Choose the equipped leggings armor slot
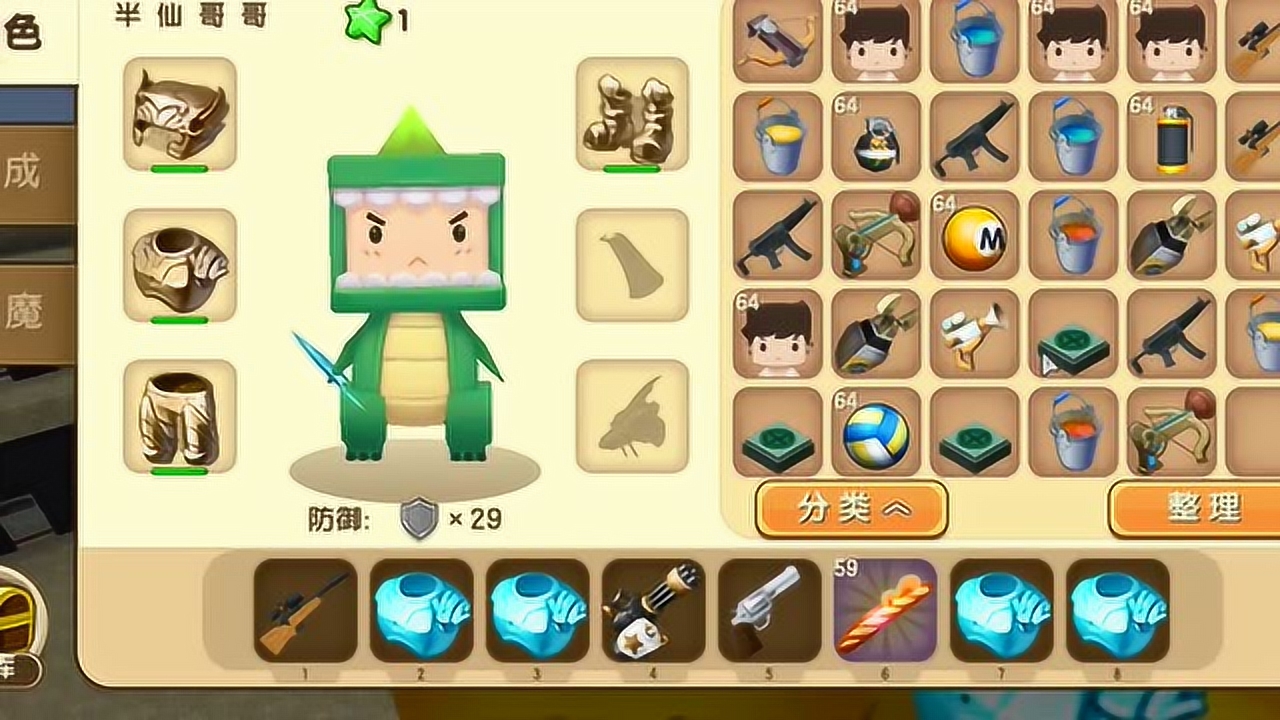Viewport: 1280px width, 720px height. 180,416
